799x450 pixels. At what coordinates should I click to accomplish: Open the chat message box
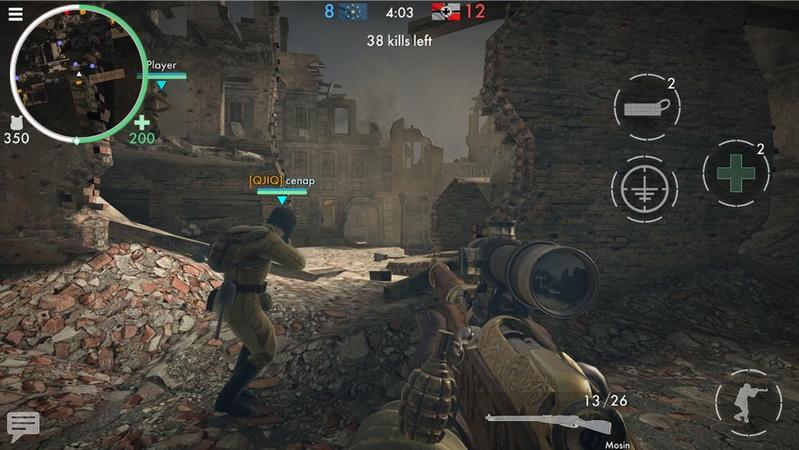point(22,424)
